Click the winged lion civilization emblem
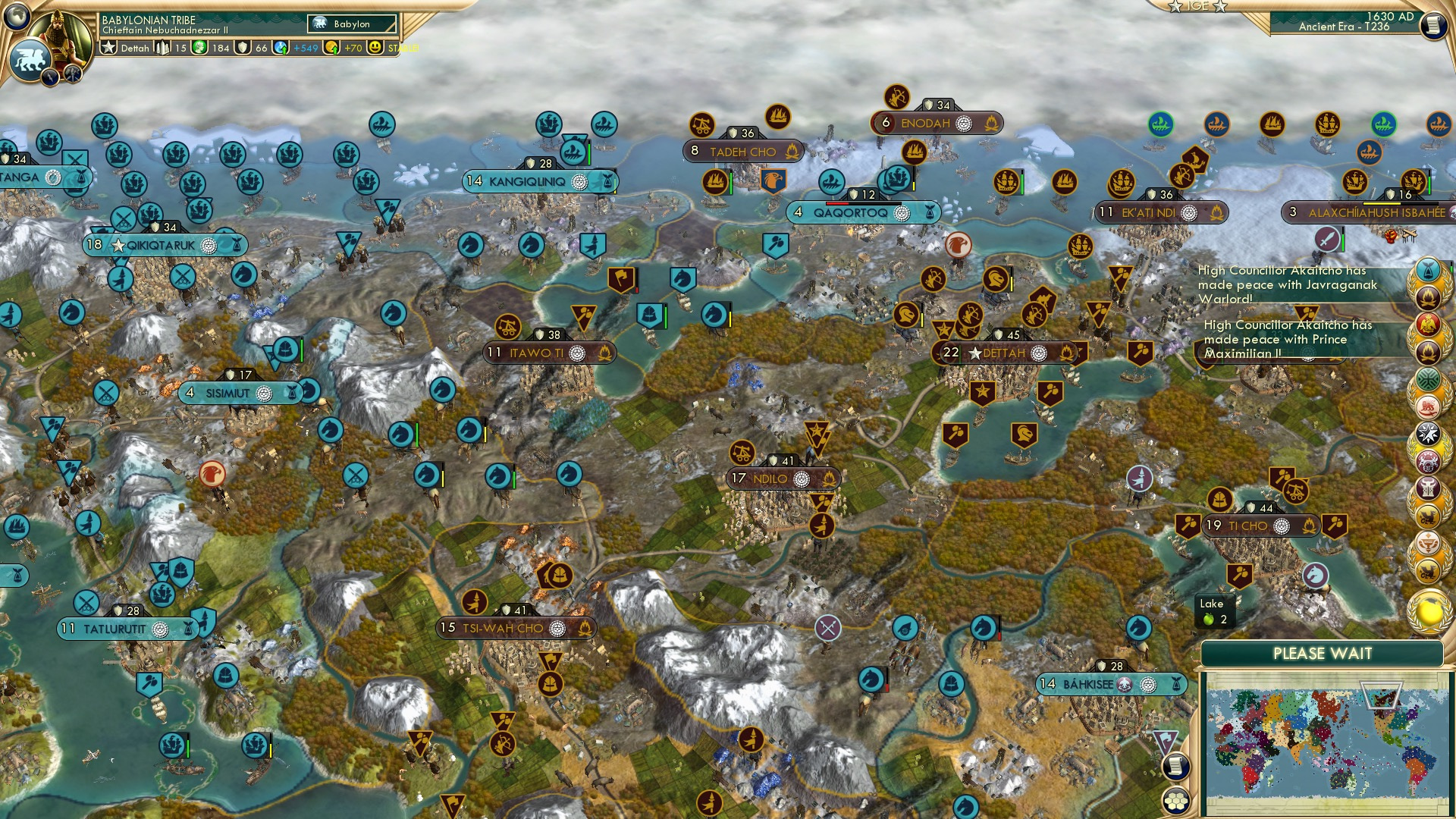 (30, 60)
